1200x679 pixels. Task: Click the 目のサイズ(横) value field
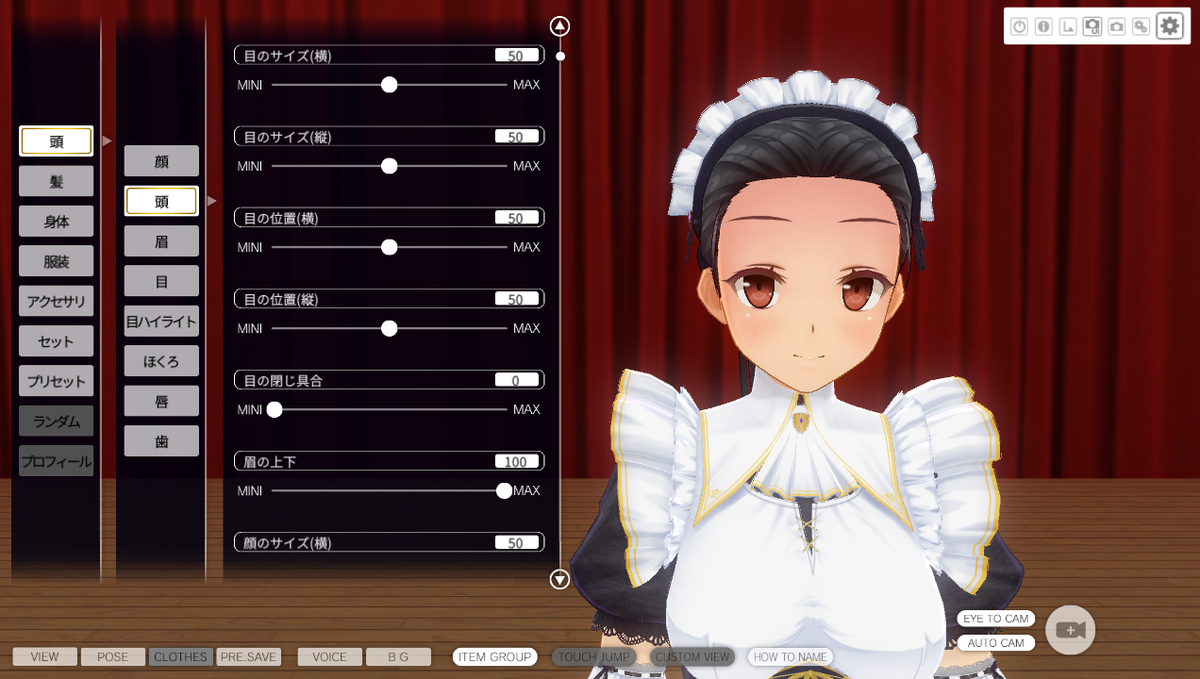pyautogui.click(x=516, y=56)
